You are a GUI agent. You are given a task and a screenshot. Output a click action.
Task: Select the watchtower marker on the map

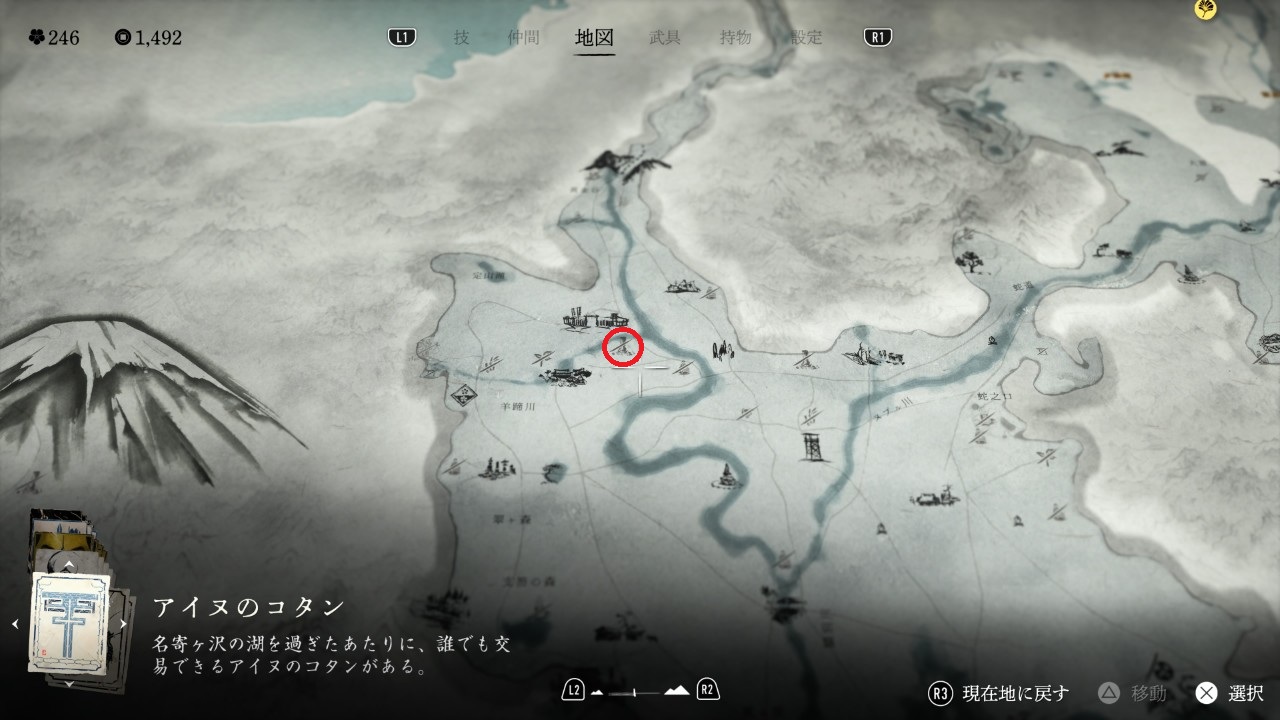coord(813,449)
